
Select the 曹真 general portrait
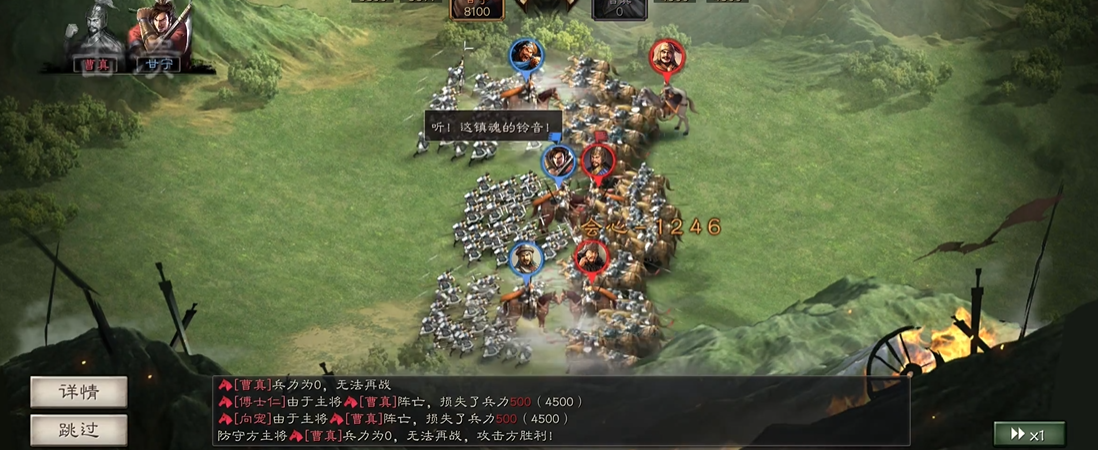click(x=96, y=40)
